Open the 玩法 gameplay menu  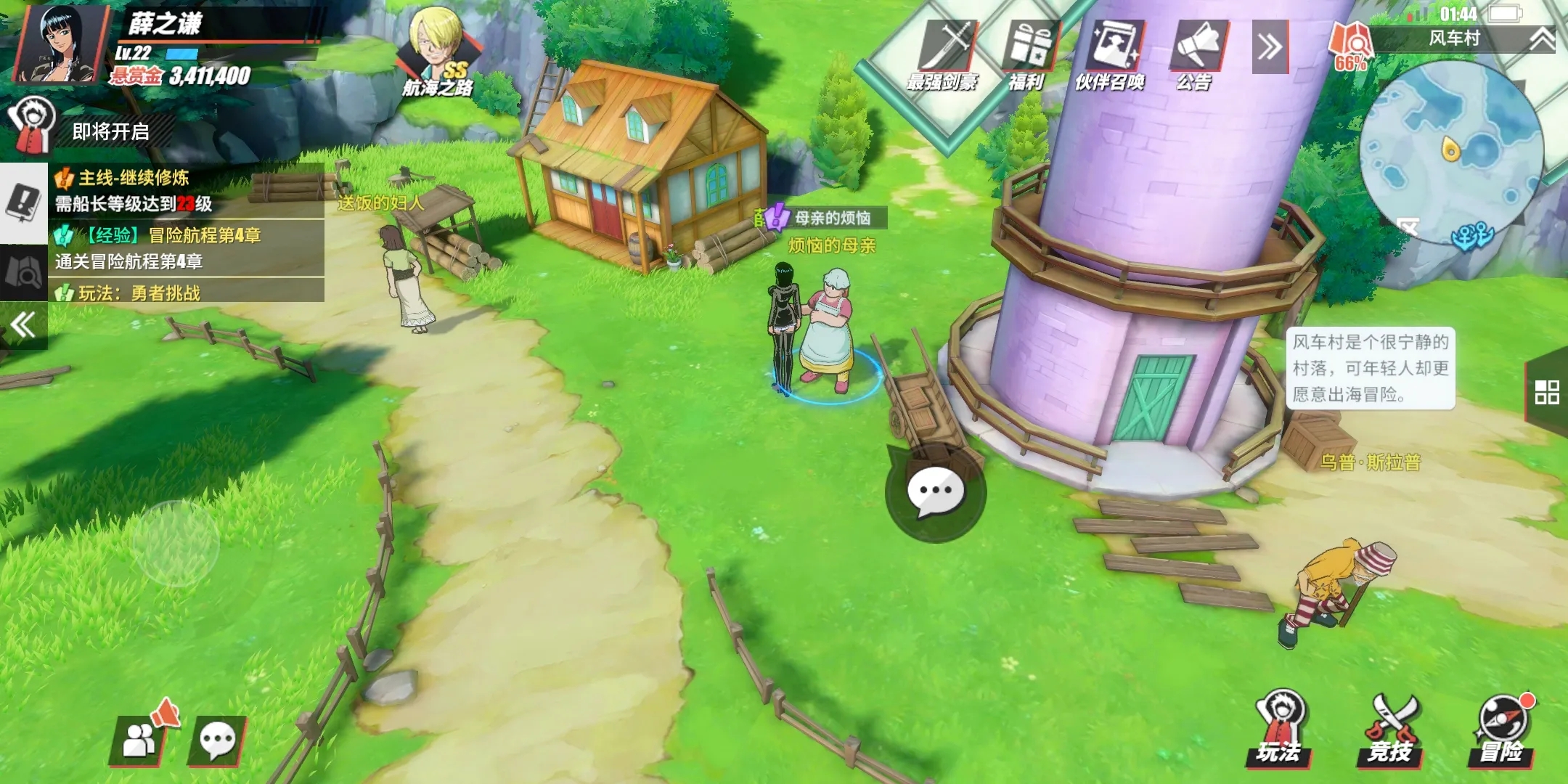(1280, 730)
